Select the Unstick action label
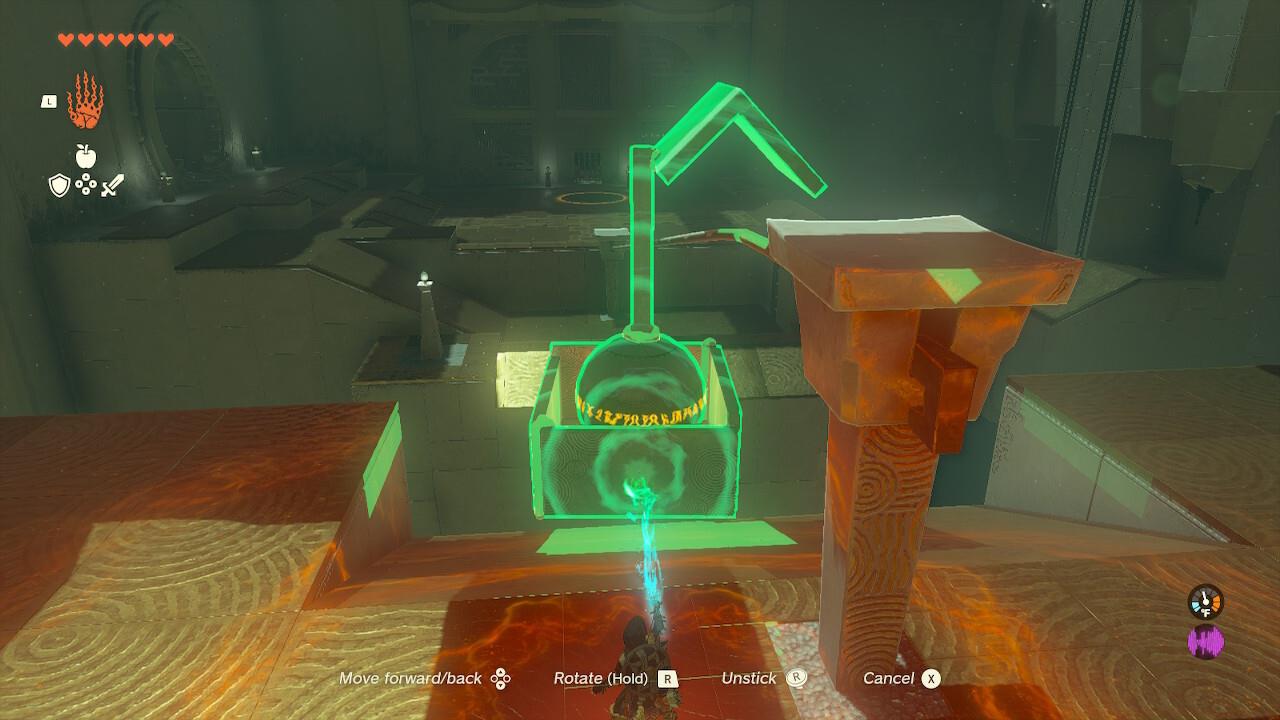The image size is (1280, 720). coord(750,678)
